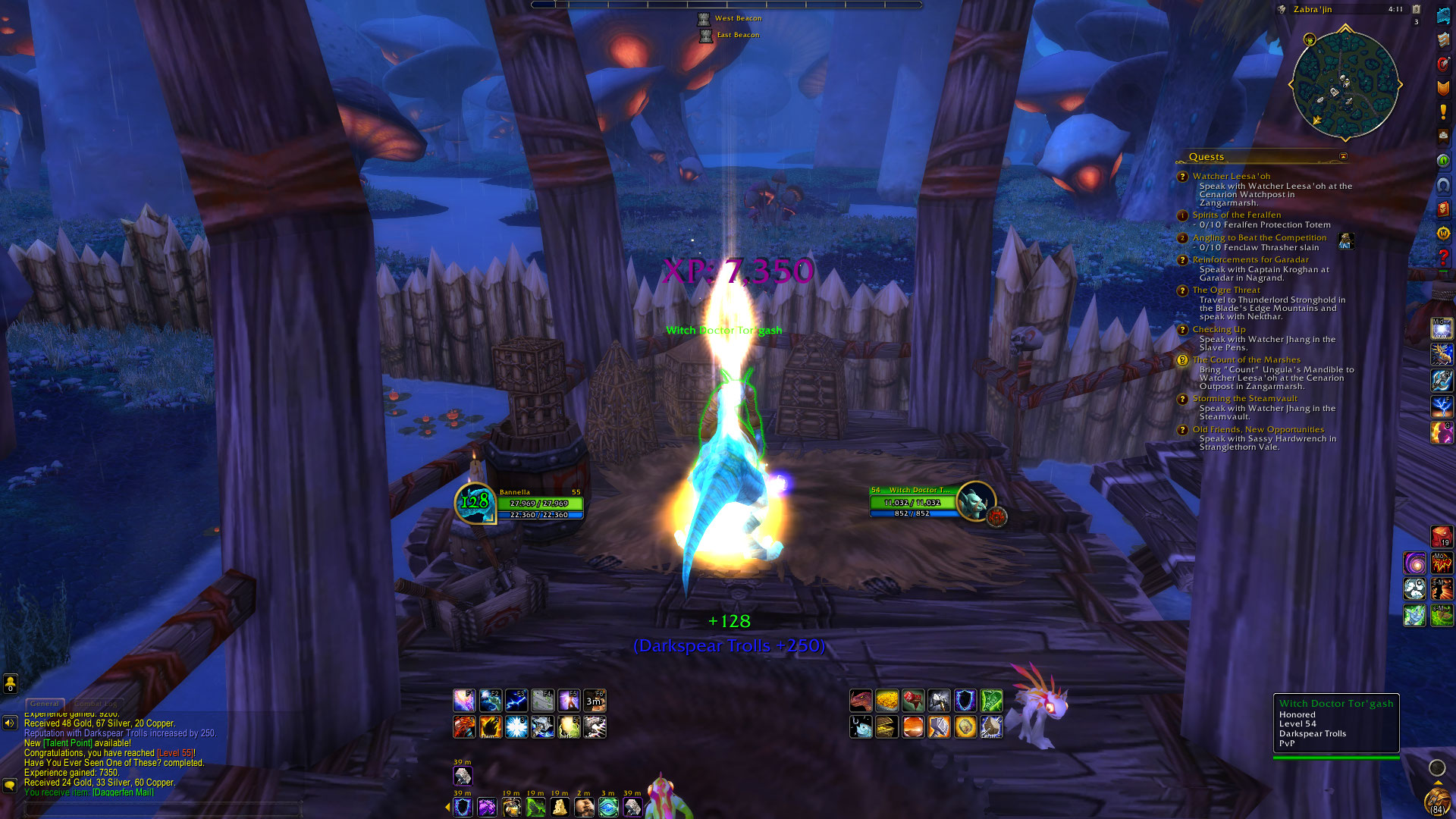Activate the flame shock ability in slot 2

coord(491,727)
